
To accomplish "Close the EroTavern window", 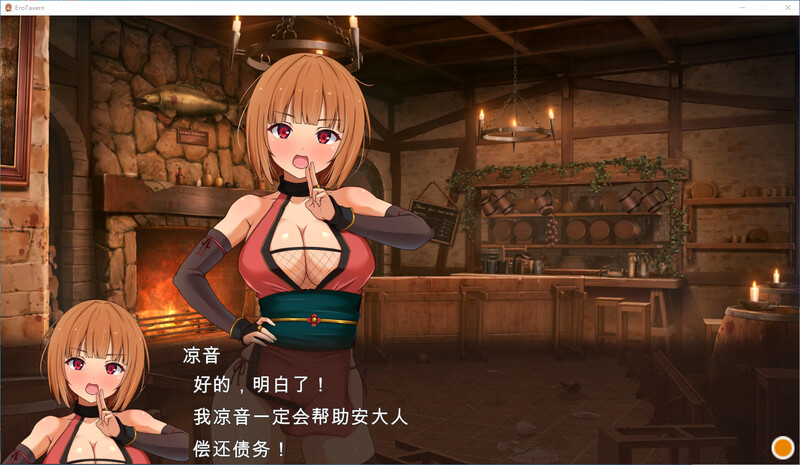I will pyautogui.click(x=787, y=7).
